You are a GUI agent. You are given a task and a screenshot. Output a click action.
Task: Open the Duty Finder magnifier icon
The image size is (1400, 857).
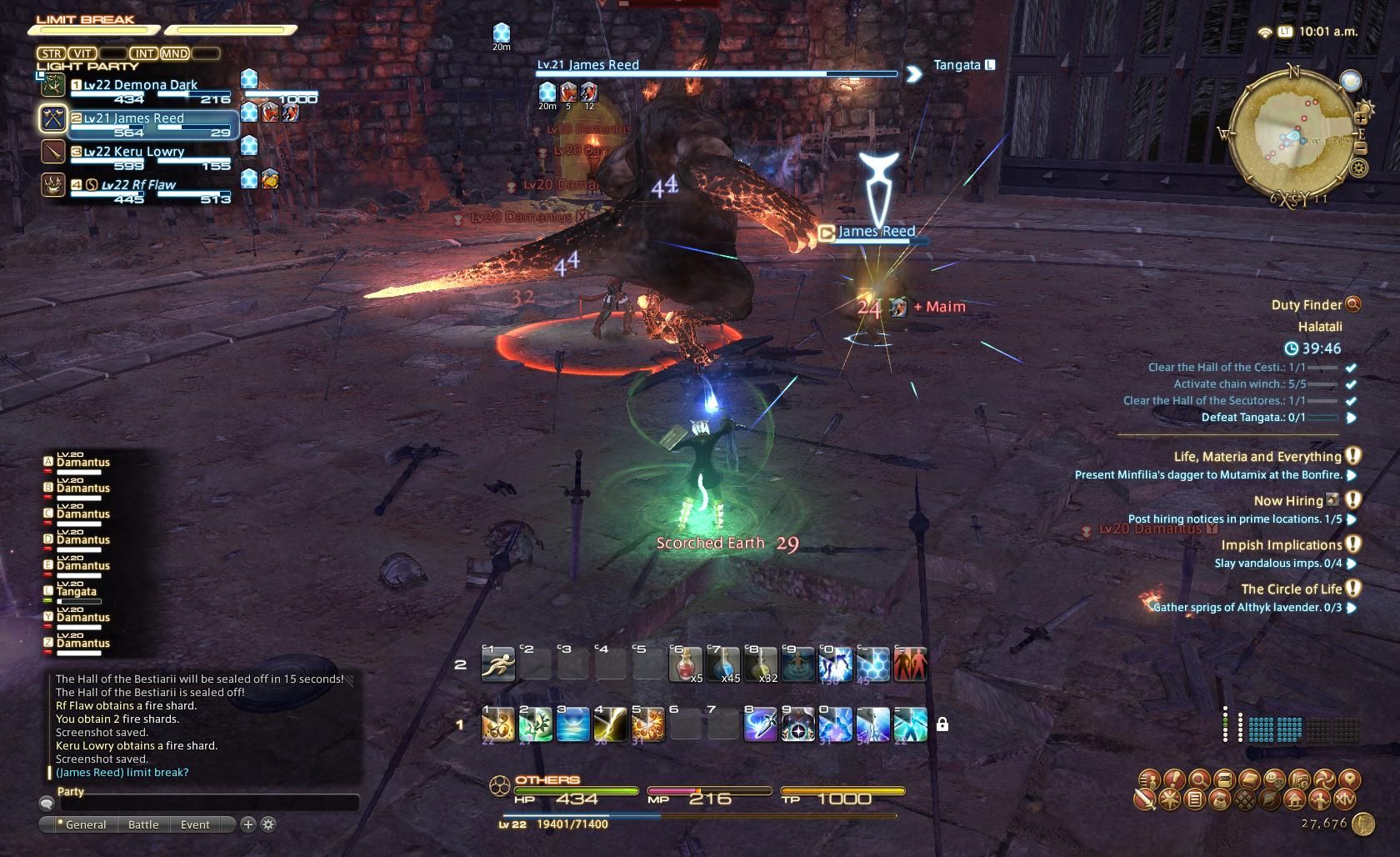point(1352,304)
